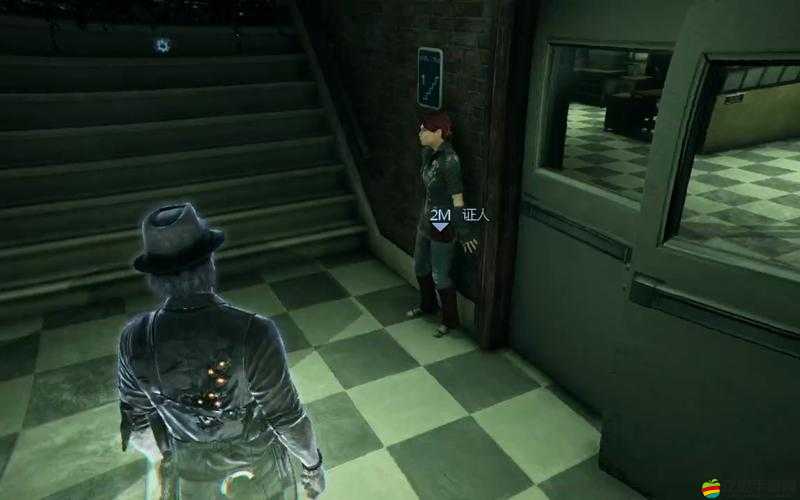The height and width of the screenshot is (500, 800).
Task: Click the glowing objective marker on the stairs
Action: click(163, 44)
